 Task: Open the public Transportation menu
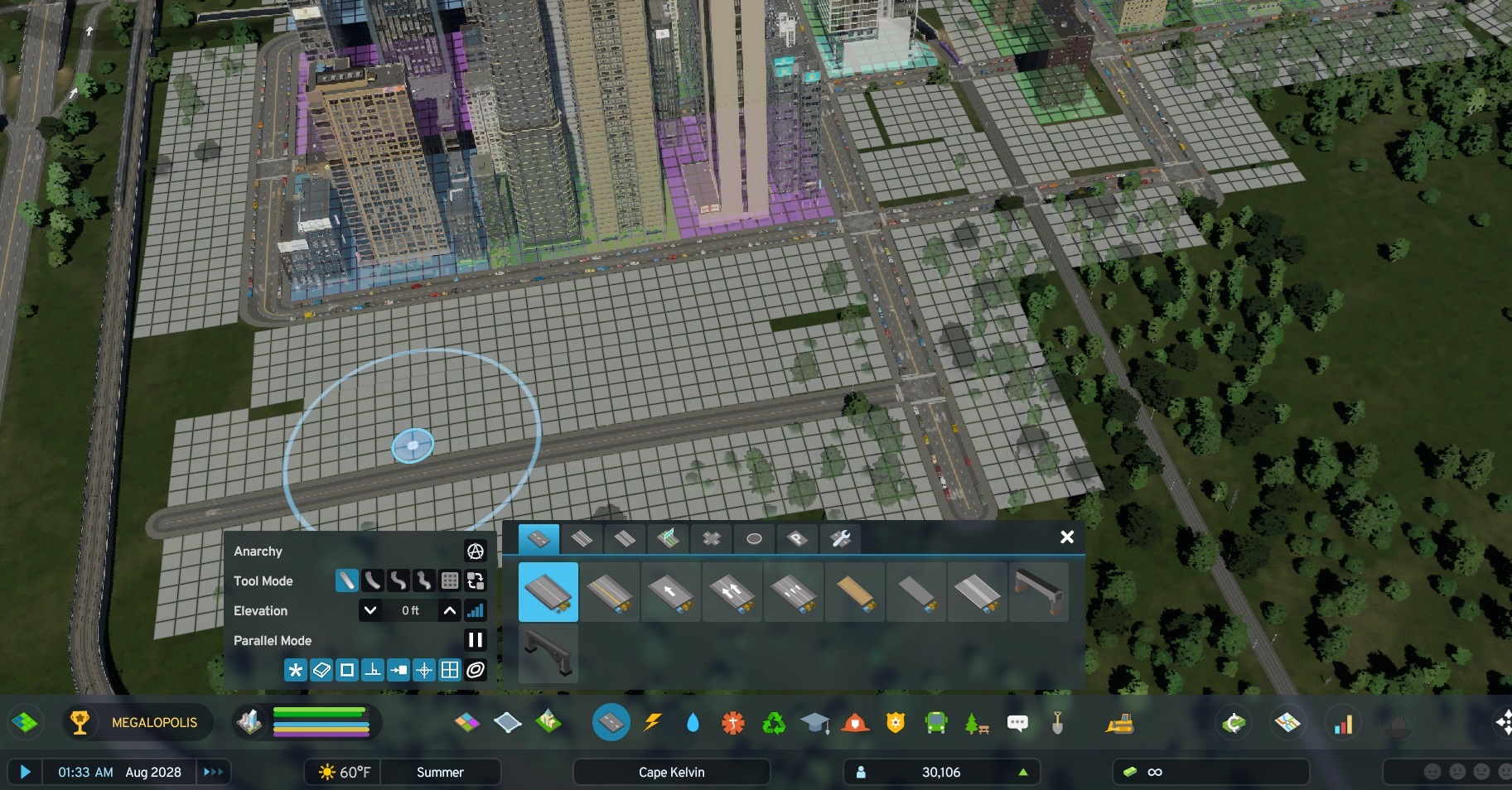pos(935,722)
